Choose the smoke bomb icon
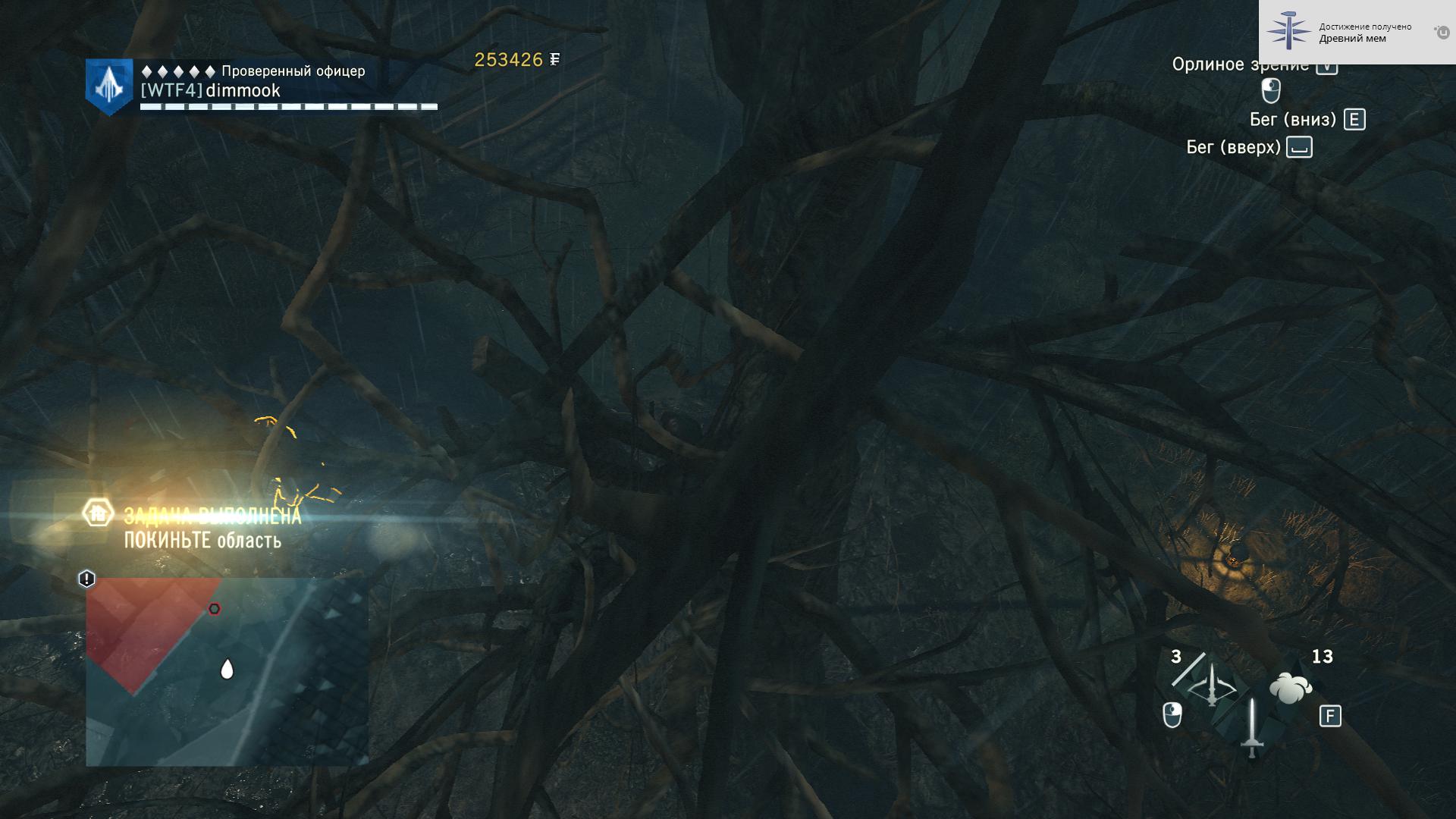The width and height of the screenshot is (1456, 819). pos(1290,689)
